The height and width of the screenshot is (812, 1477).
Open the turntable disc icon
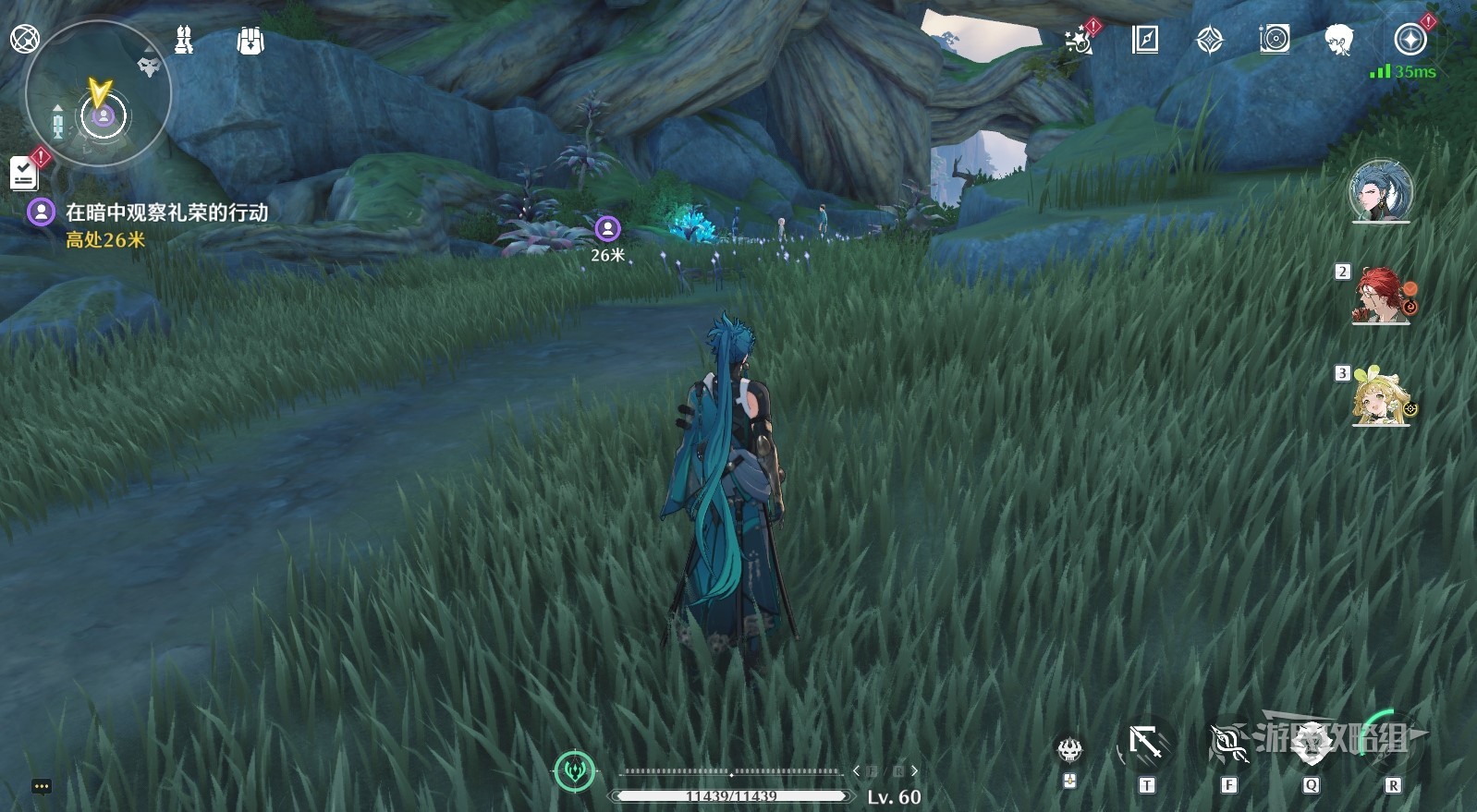point(1274,40)
